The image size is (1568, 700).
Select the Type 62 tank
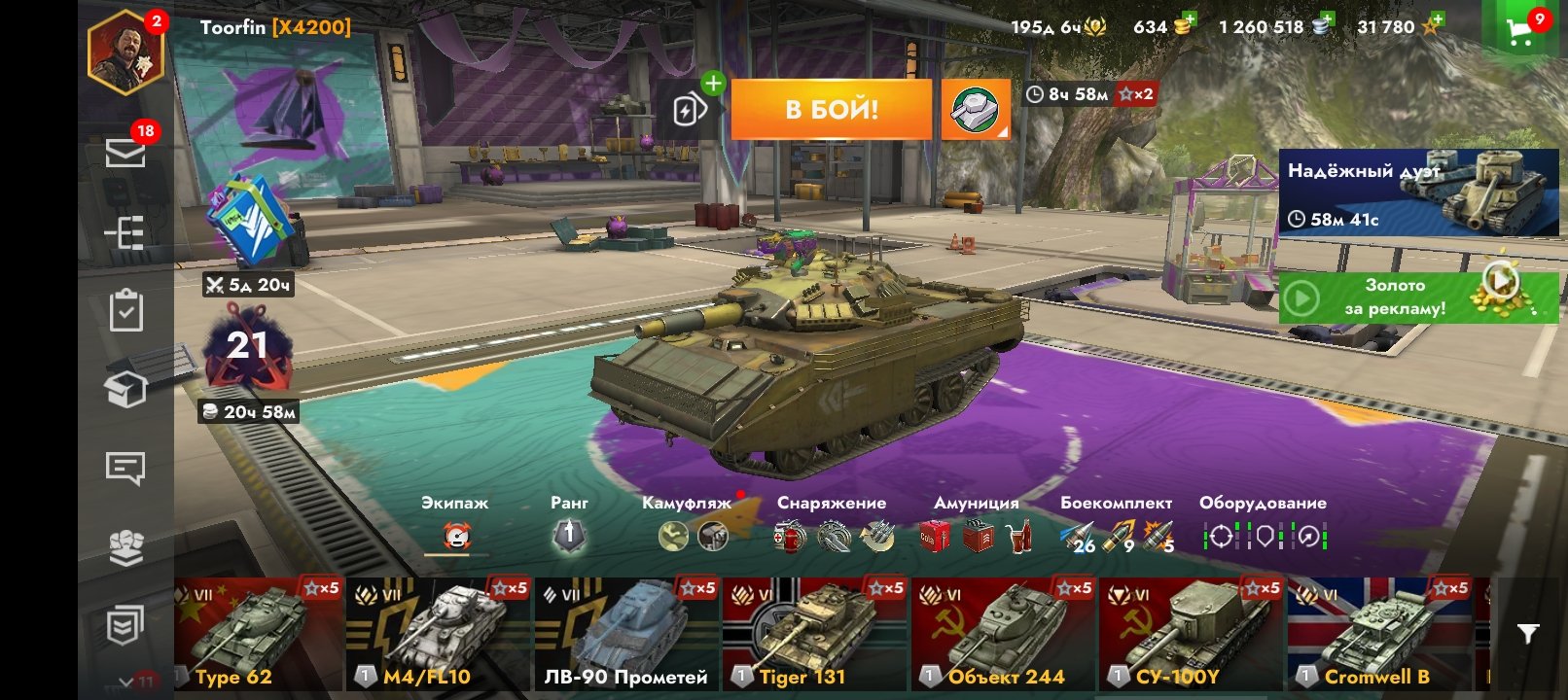258,634
